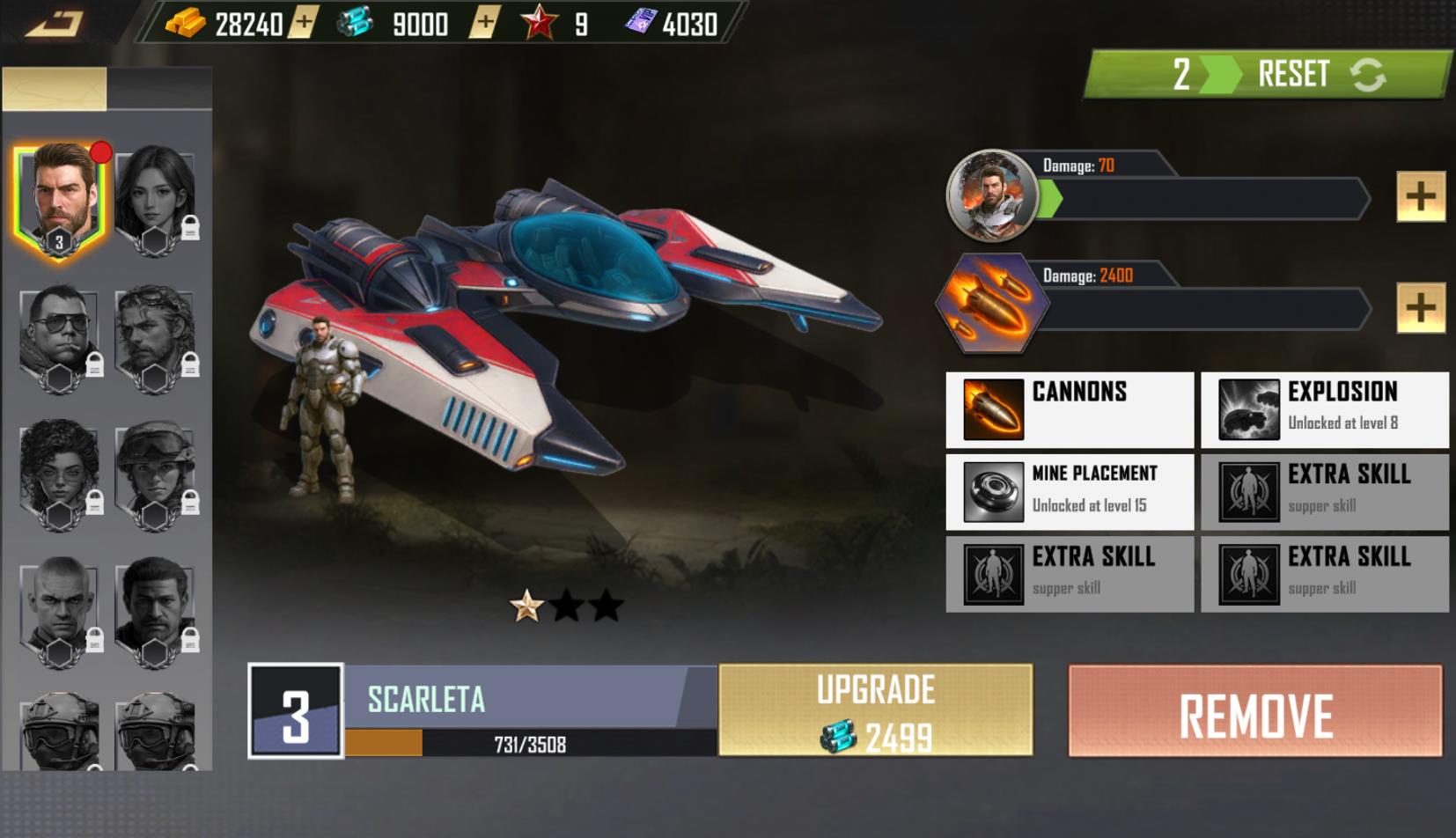View the Explosion skill unlocked at level 8
Screen dimensions: 1456x838
tap(1325, 409)
